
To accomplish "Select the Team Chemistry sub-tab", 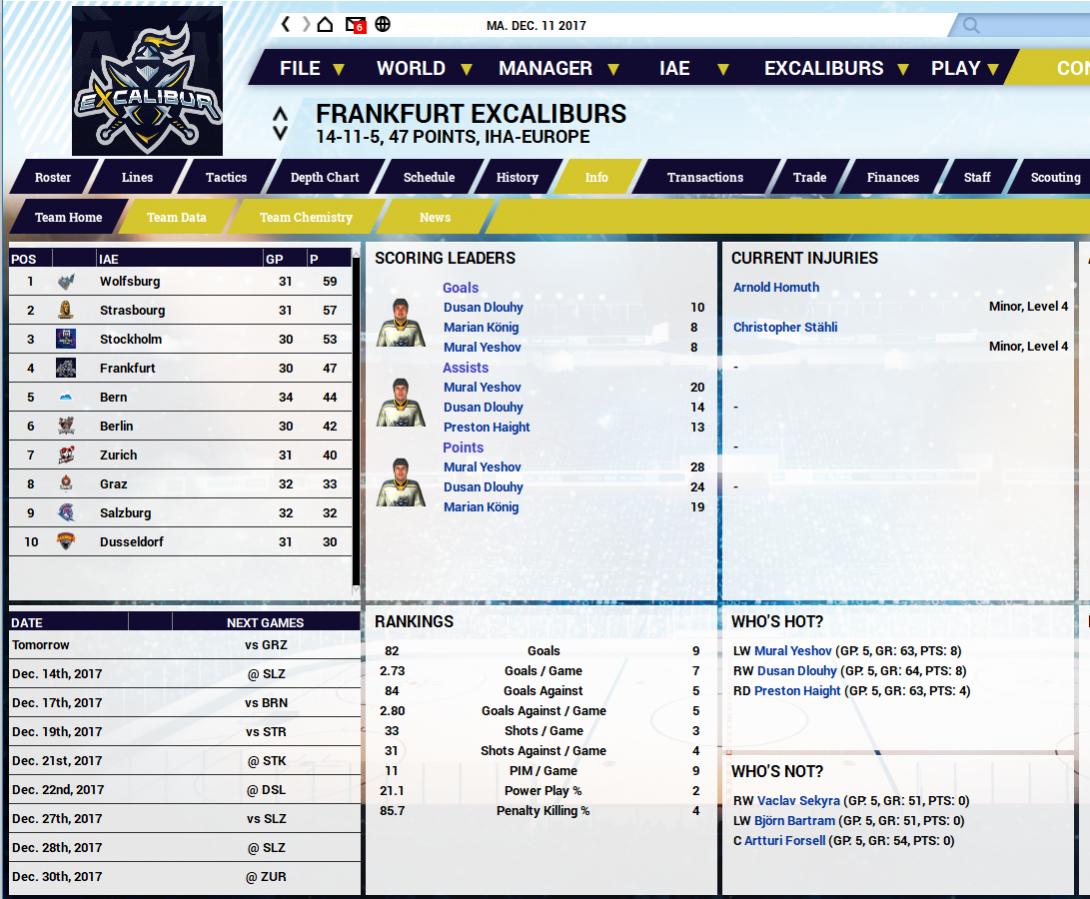I will tap(306, 217).
